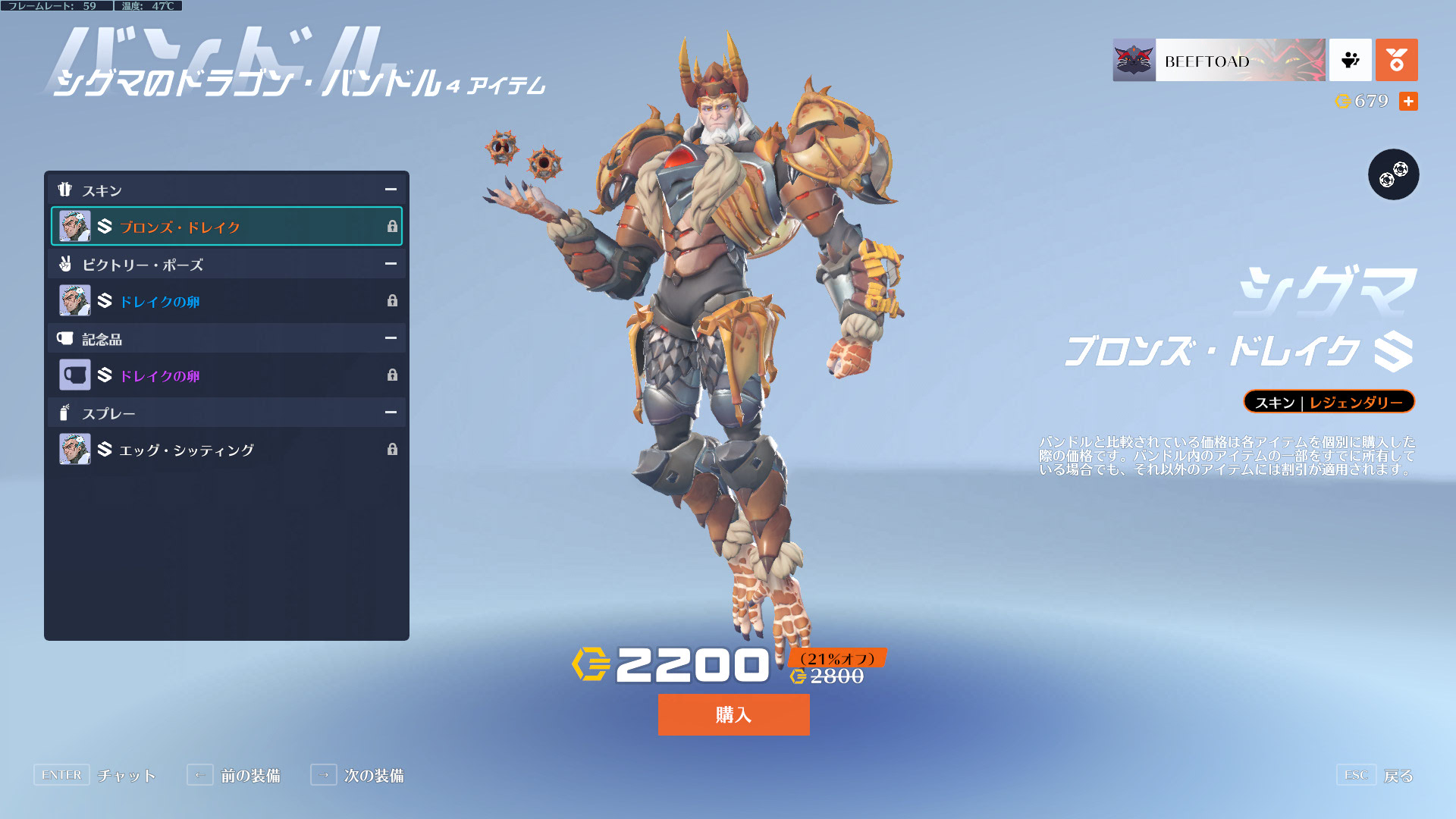Go back with the 戻る button
1456x819 pixels.
coord(1398,776)
